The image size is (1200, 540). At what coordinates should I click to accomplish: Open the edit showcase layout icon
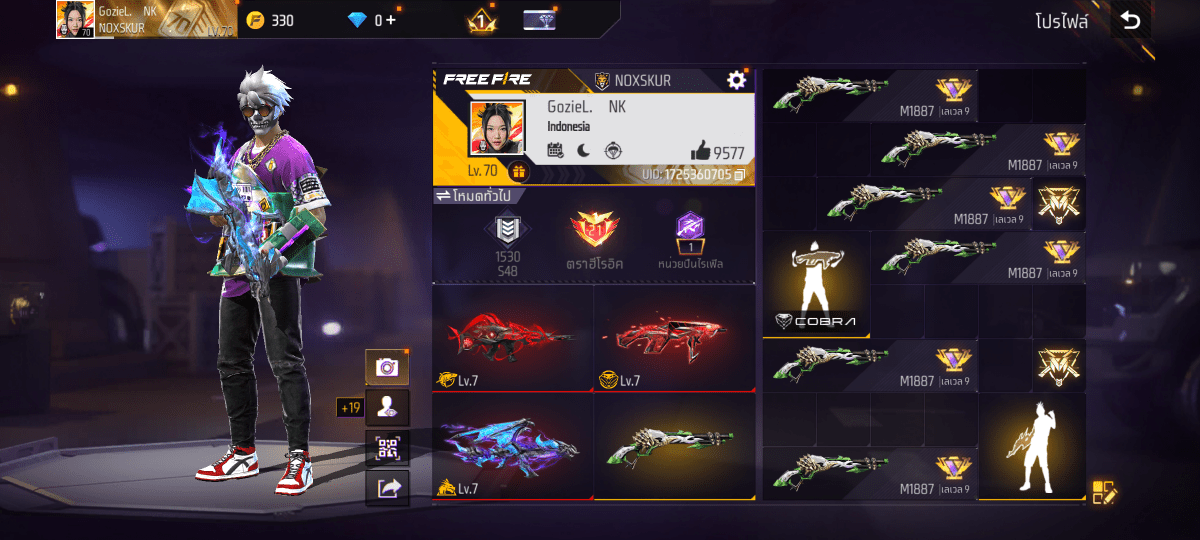coord(1103,491)
